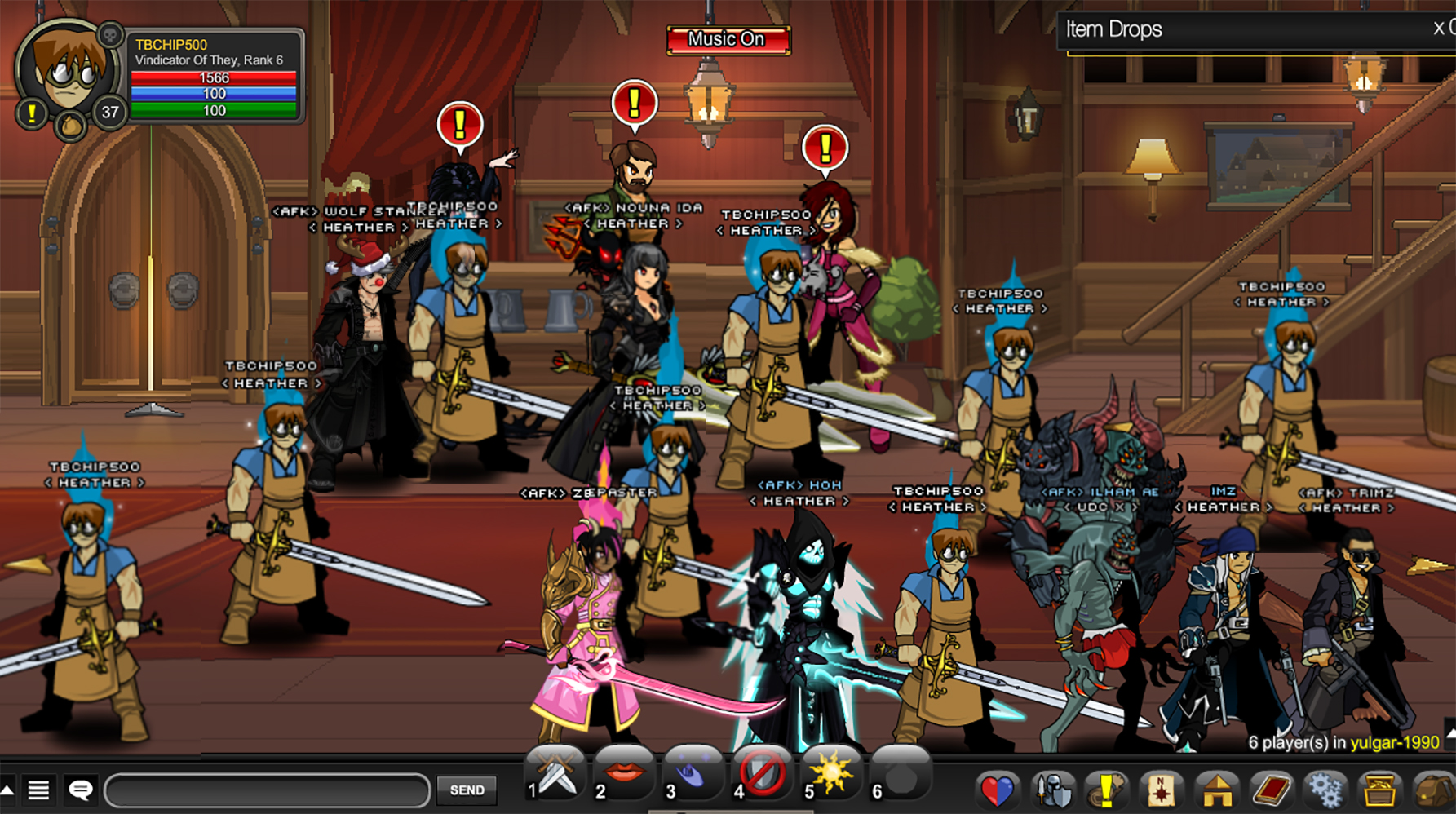
Task: Open the backpack inventory
Action: 1433,790
